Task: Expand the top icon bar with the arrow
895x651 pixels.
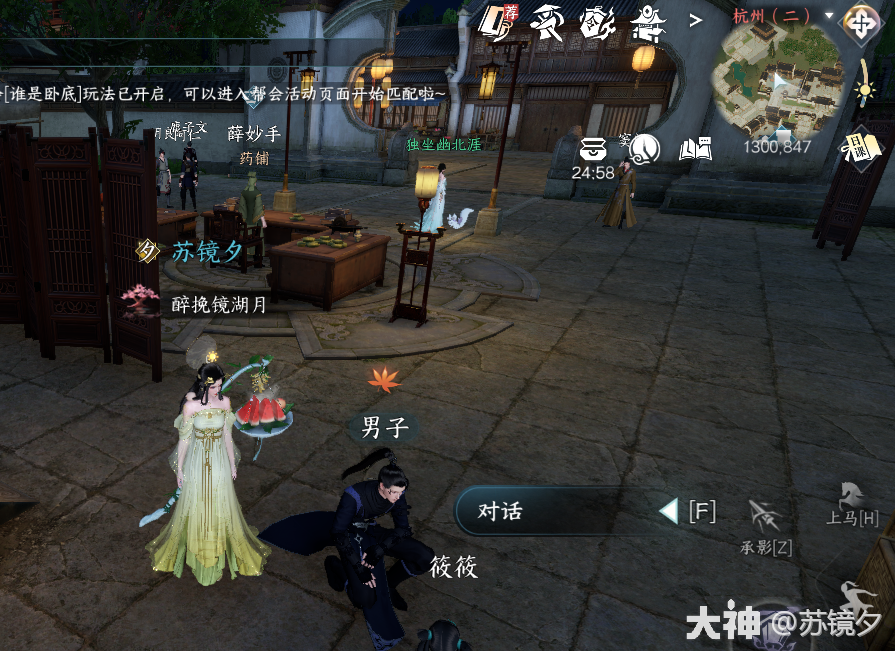Action: coord(695,19)
